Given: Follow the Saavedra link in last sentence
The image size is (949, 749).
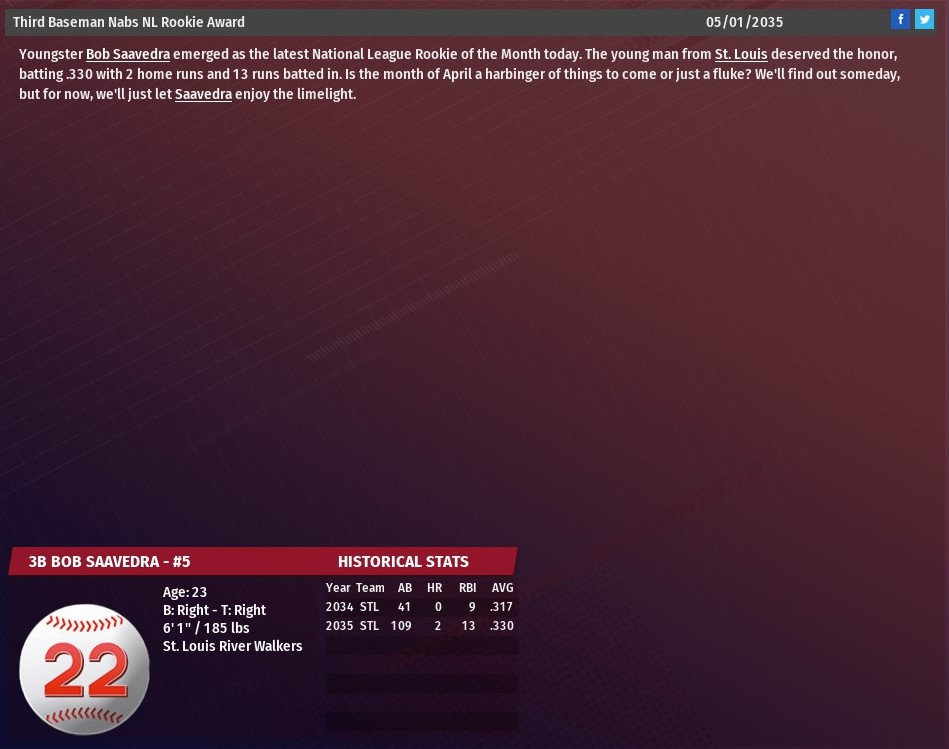Looking at the screenshot, I should (203, 95).
